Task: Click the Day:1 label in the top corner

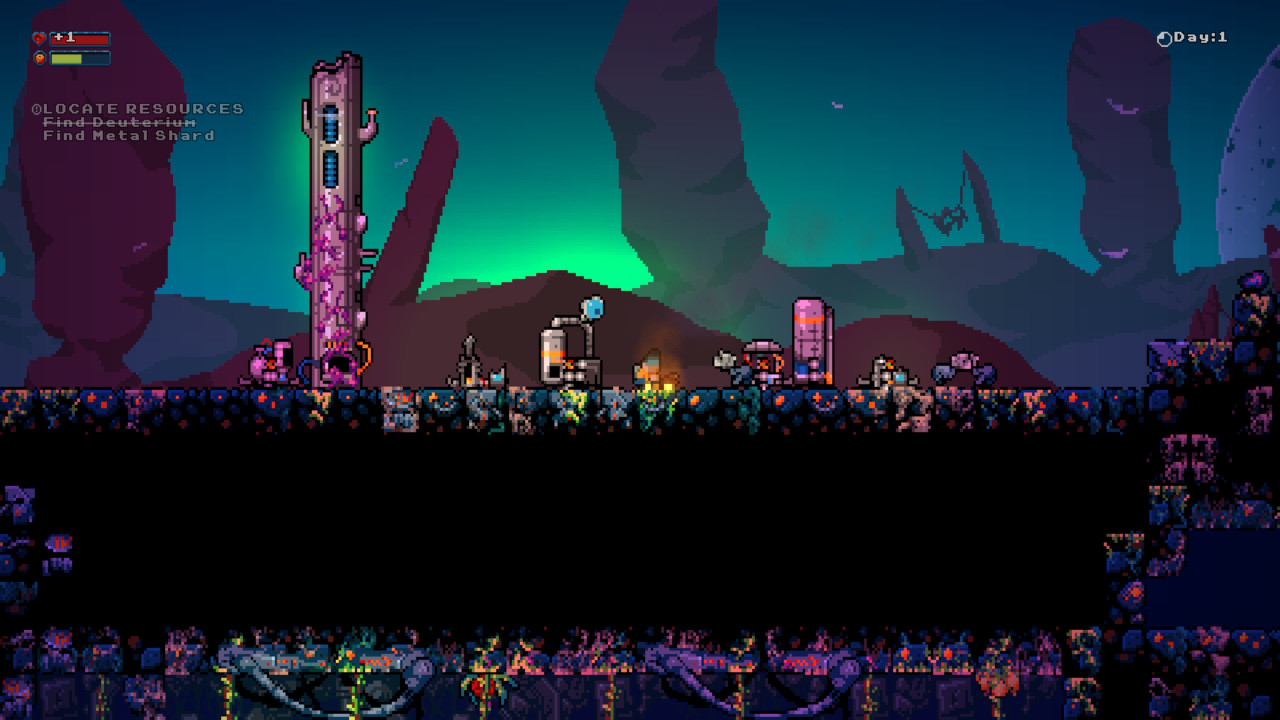Action: point(1198,36)
